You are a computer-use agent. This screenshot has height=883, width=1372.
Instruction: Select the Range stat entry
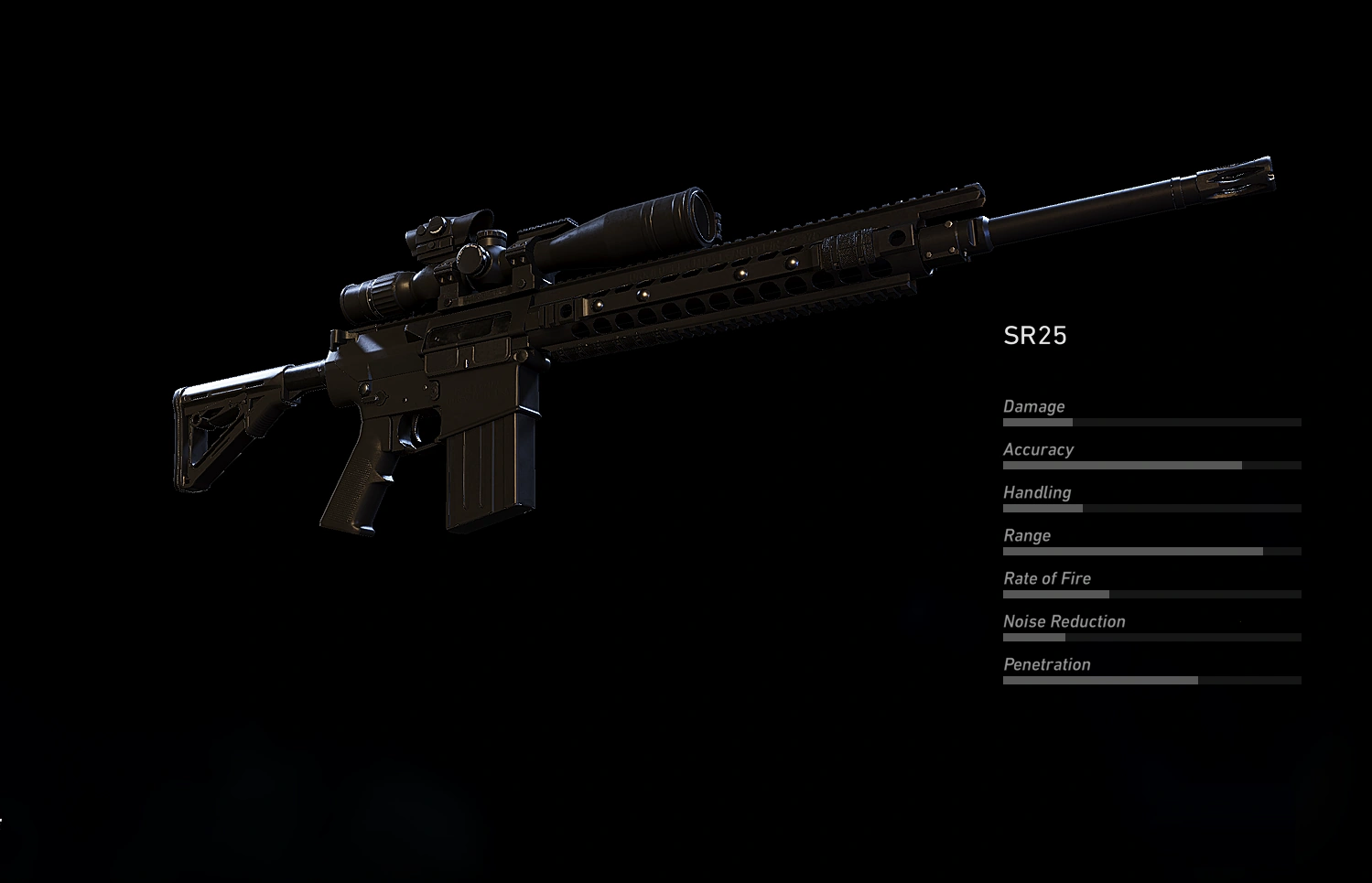coord(1026,535)
